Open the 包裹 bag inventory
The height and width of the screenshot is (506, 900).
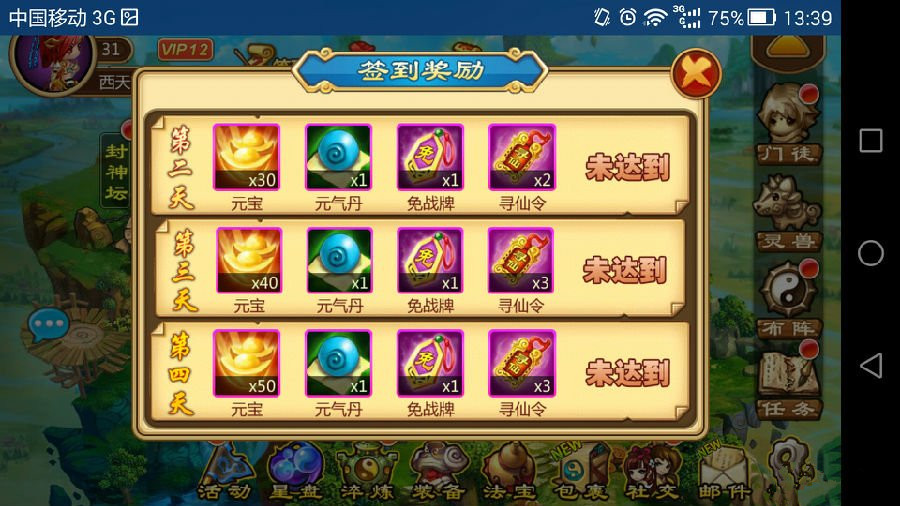point(580,473)
